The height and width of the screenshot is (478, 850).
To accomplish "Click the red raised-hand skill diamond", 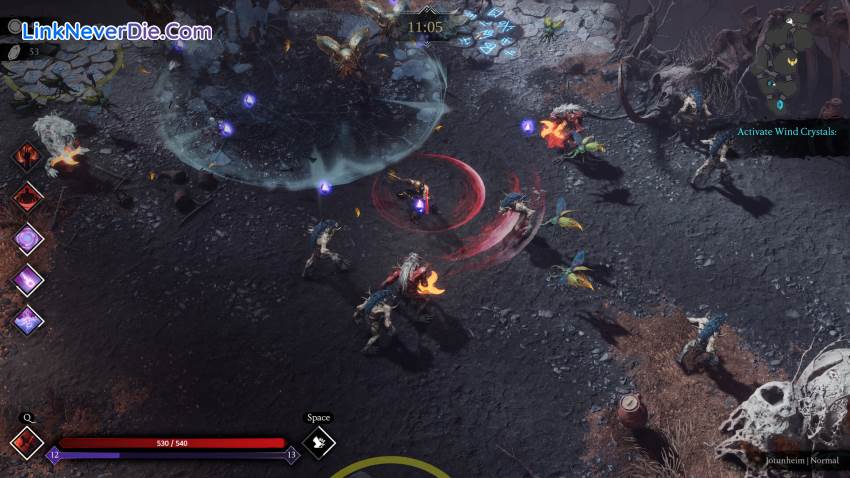I will (27, 156).
